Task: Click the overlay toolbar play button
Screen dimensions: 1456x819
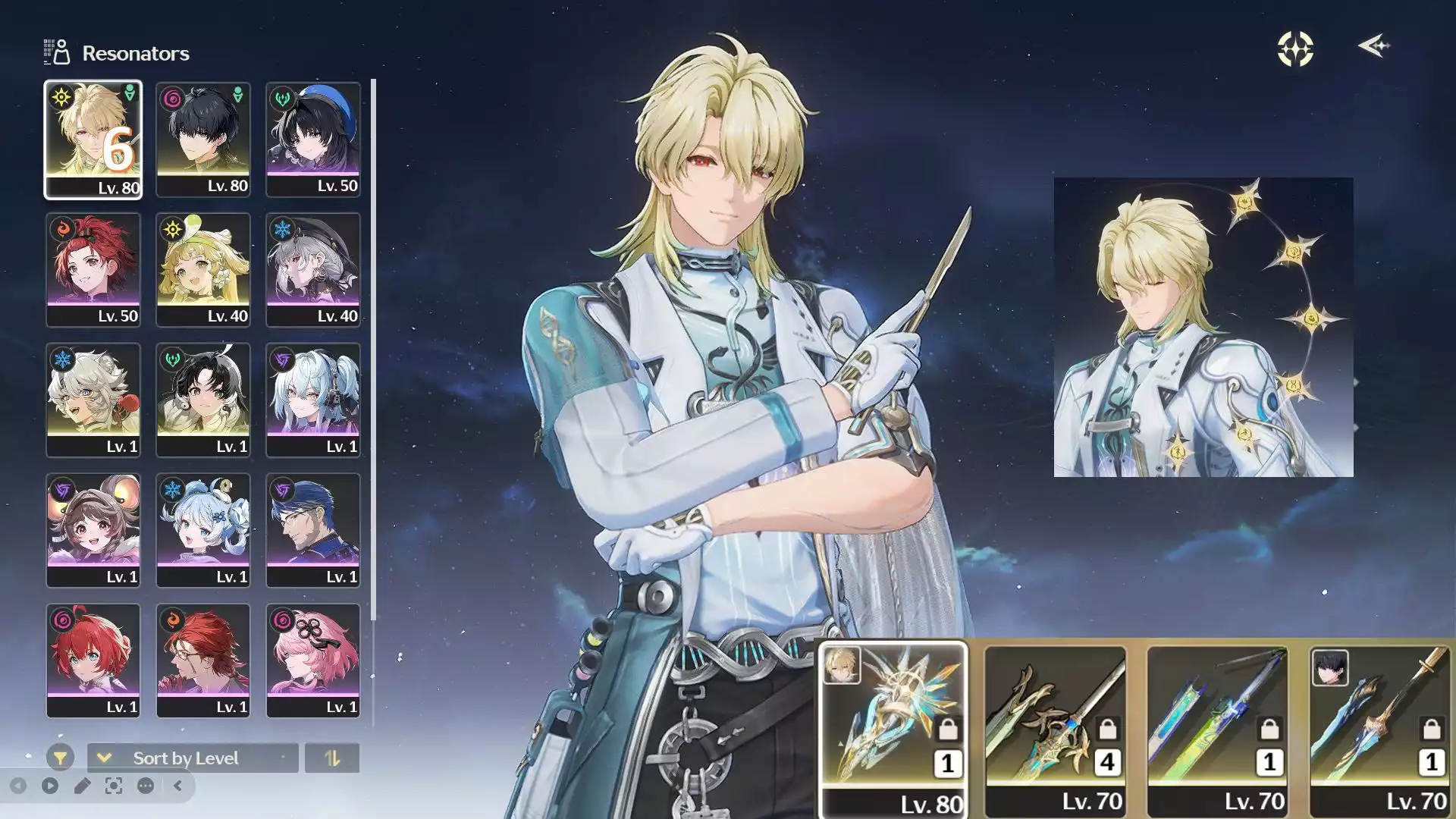Action: 50,786
